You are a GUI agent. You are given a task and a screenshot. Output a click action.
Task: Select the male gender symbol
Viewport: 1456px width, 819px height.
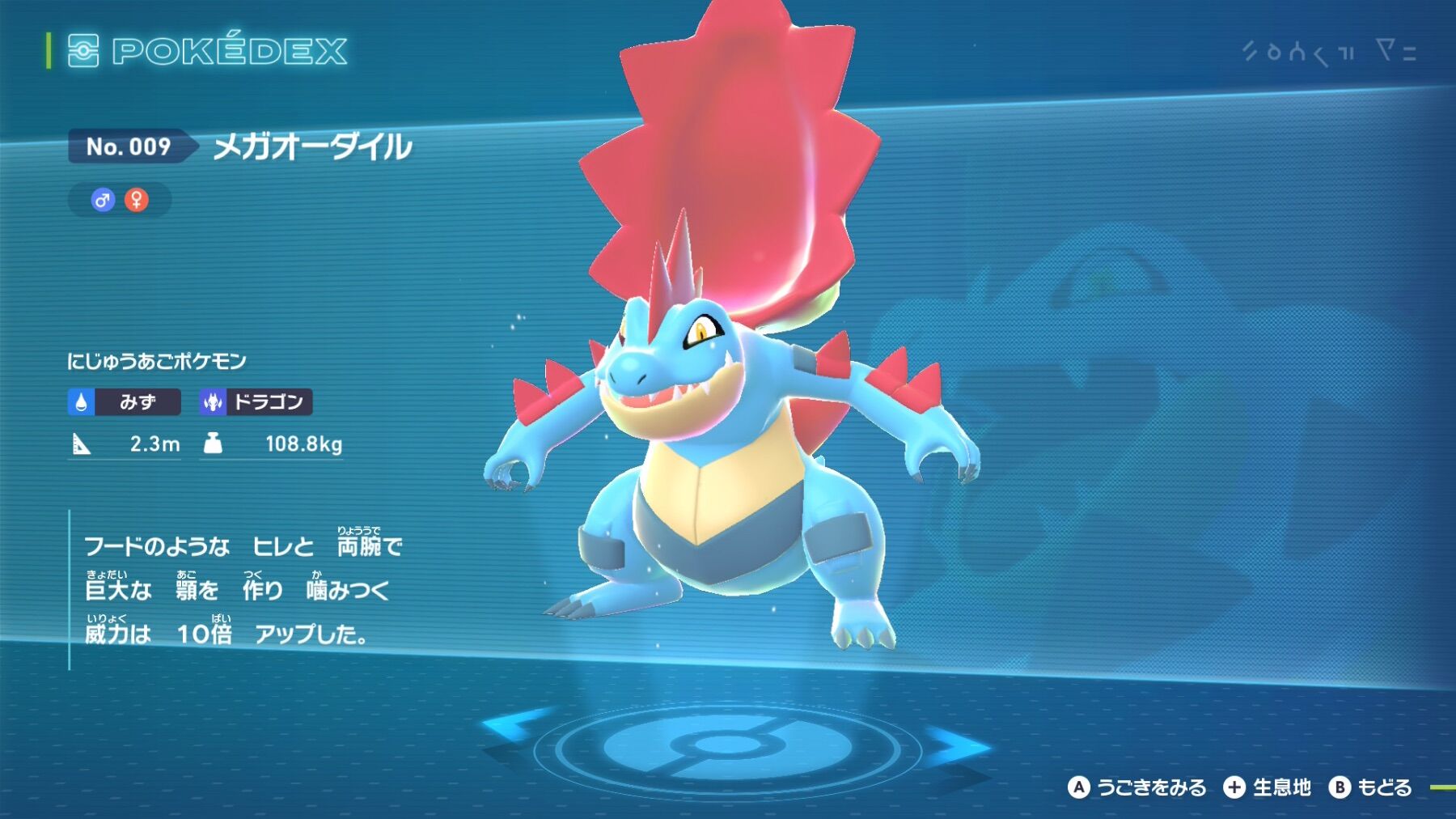tap(103, 200)
